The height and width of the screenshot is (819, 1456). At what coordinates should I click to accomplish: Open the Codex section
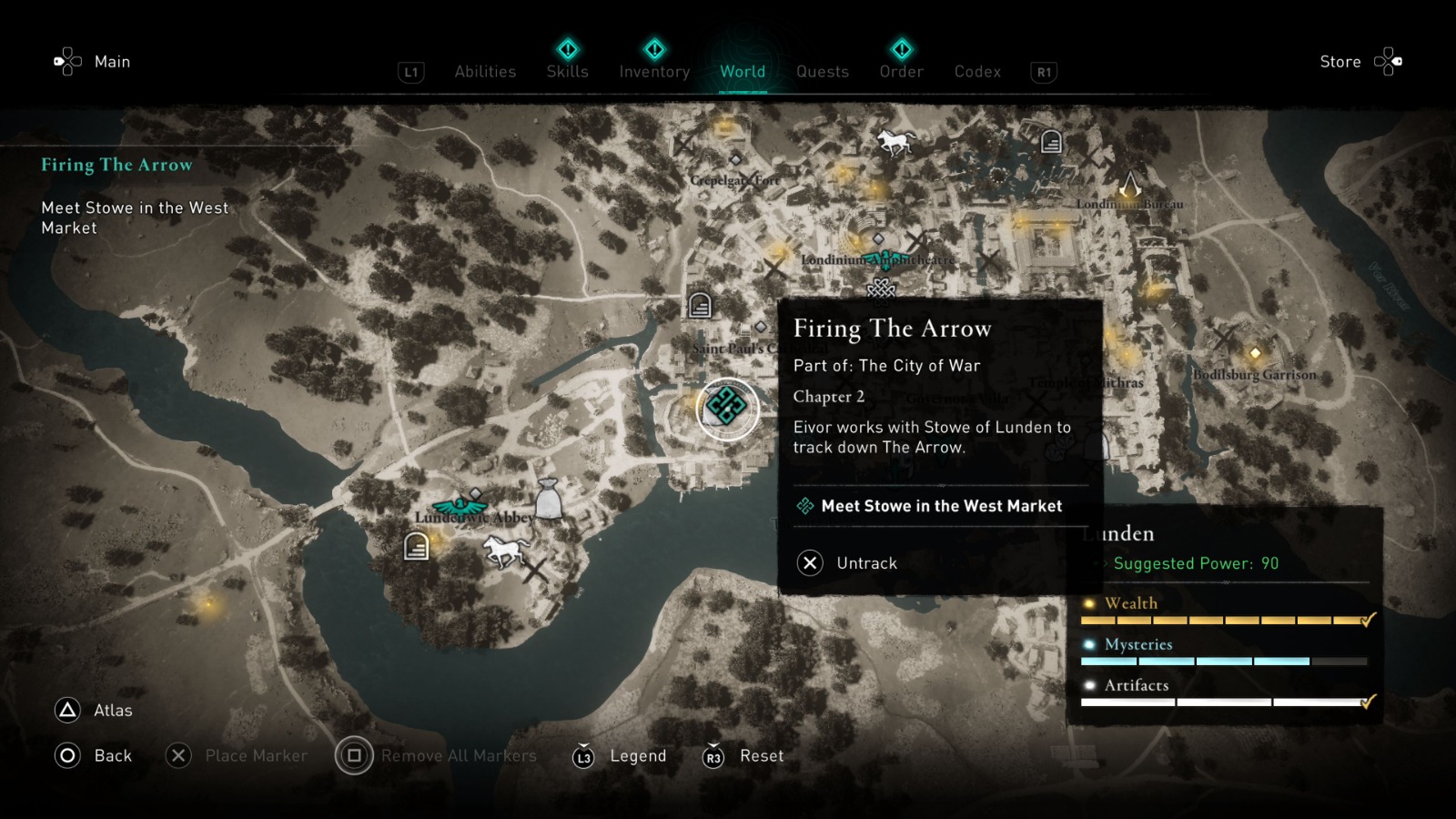point(977,71)
